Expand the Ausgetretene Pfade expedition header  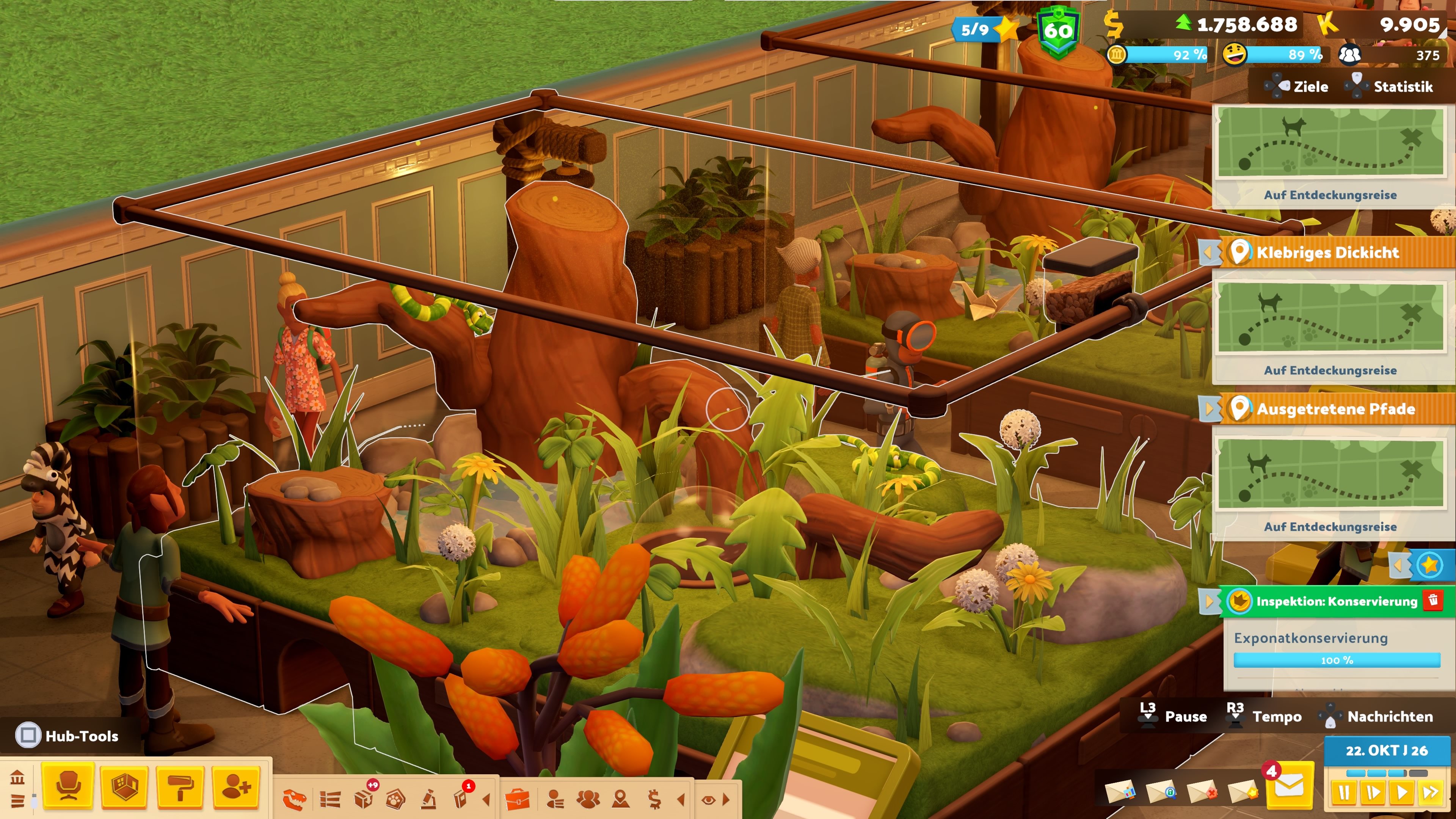tap(1209, 409)
